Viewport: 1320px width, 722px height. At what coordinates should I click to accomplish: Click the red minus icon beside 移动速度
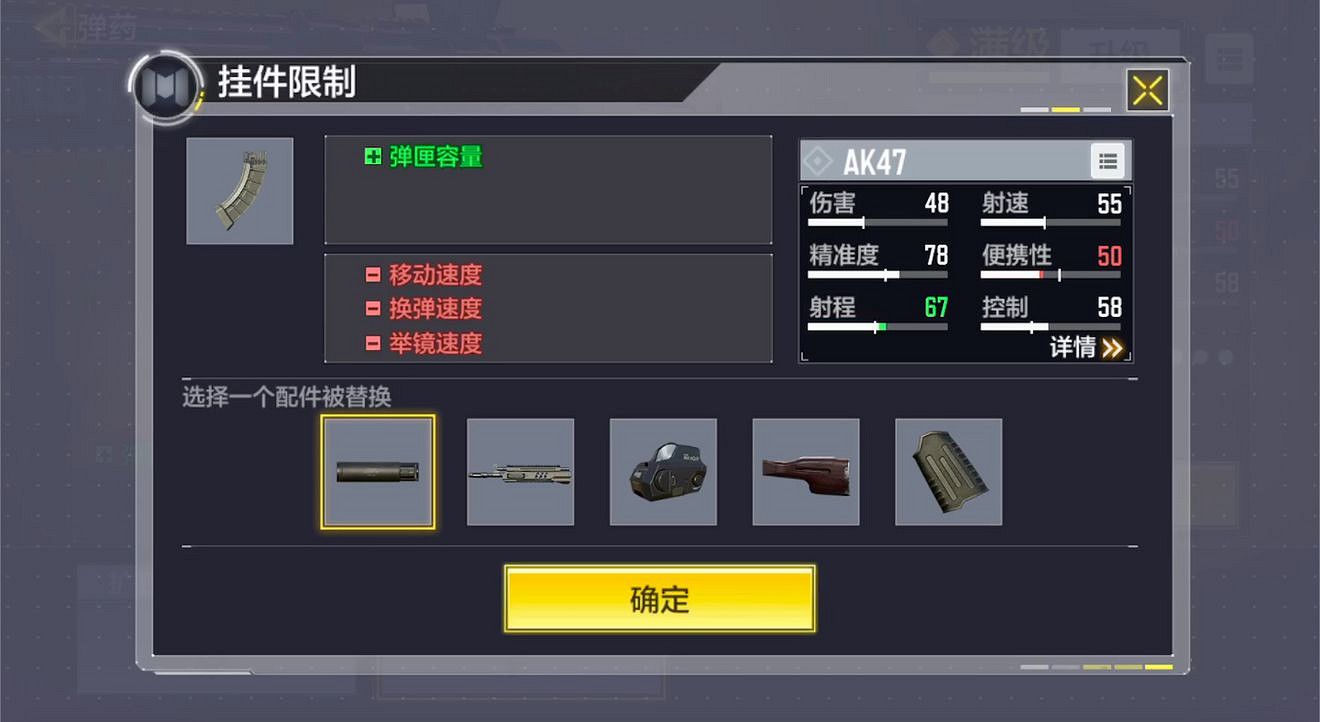pos(373,274)
